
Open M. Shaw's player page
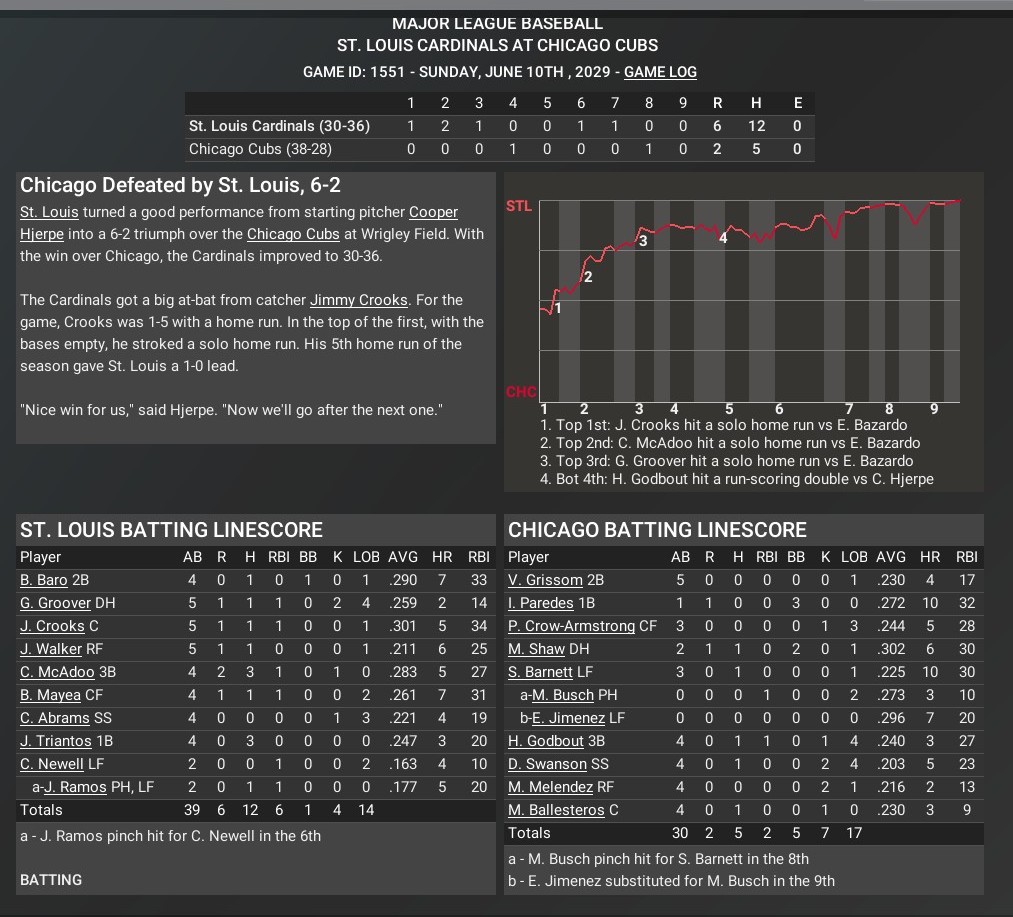536,649
